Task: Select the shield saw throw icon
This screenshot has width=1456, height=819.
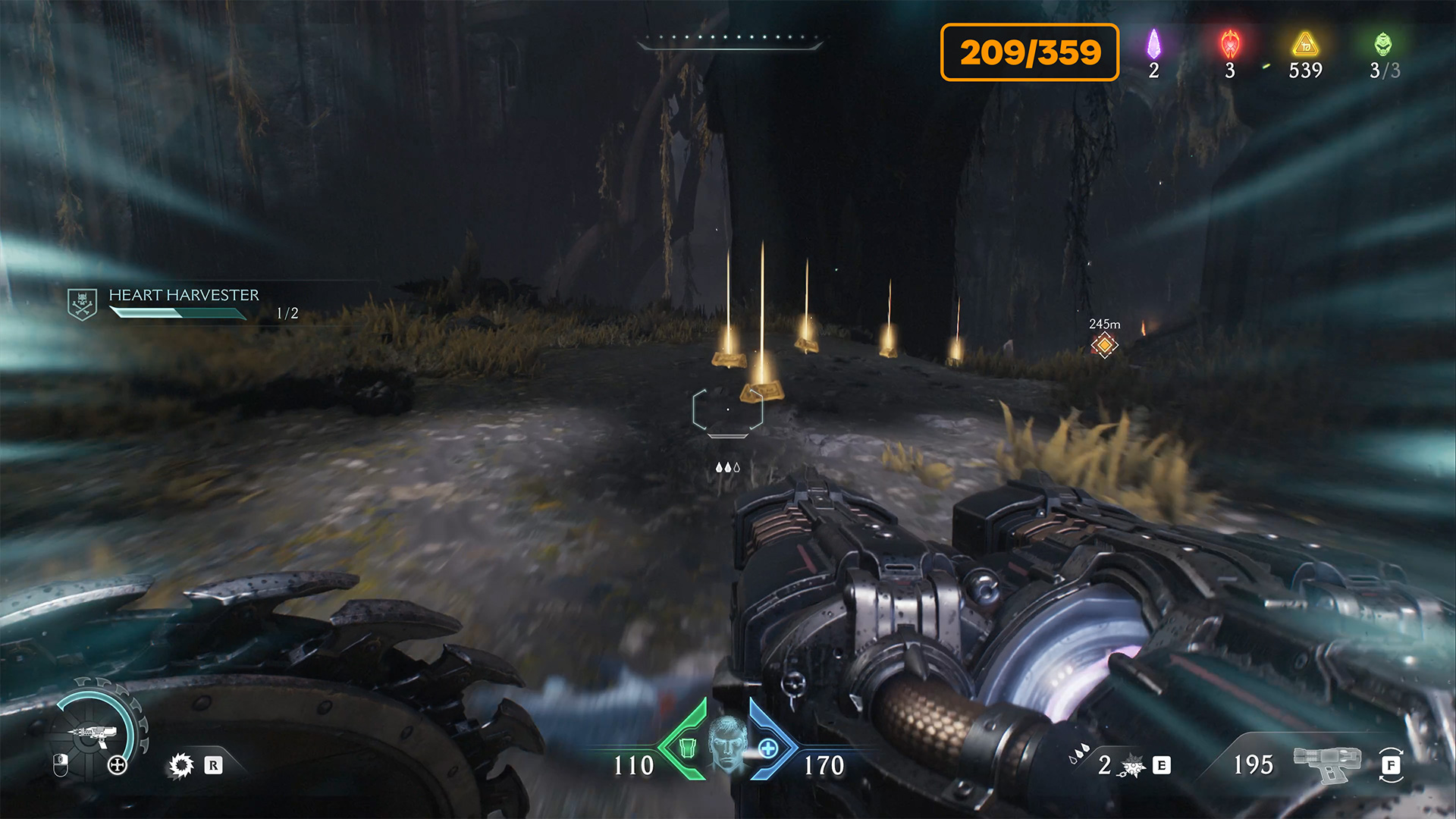Action: pyautogui.click(x=181, y=765)
